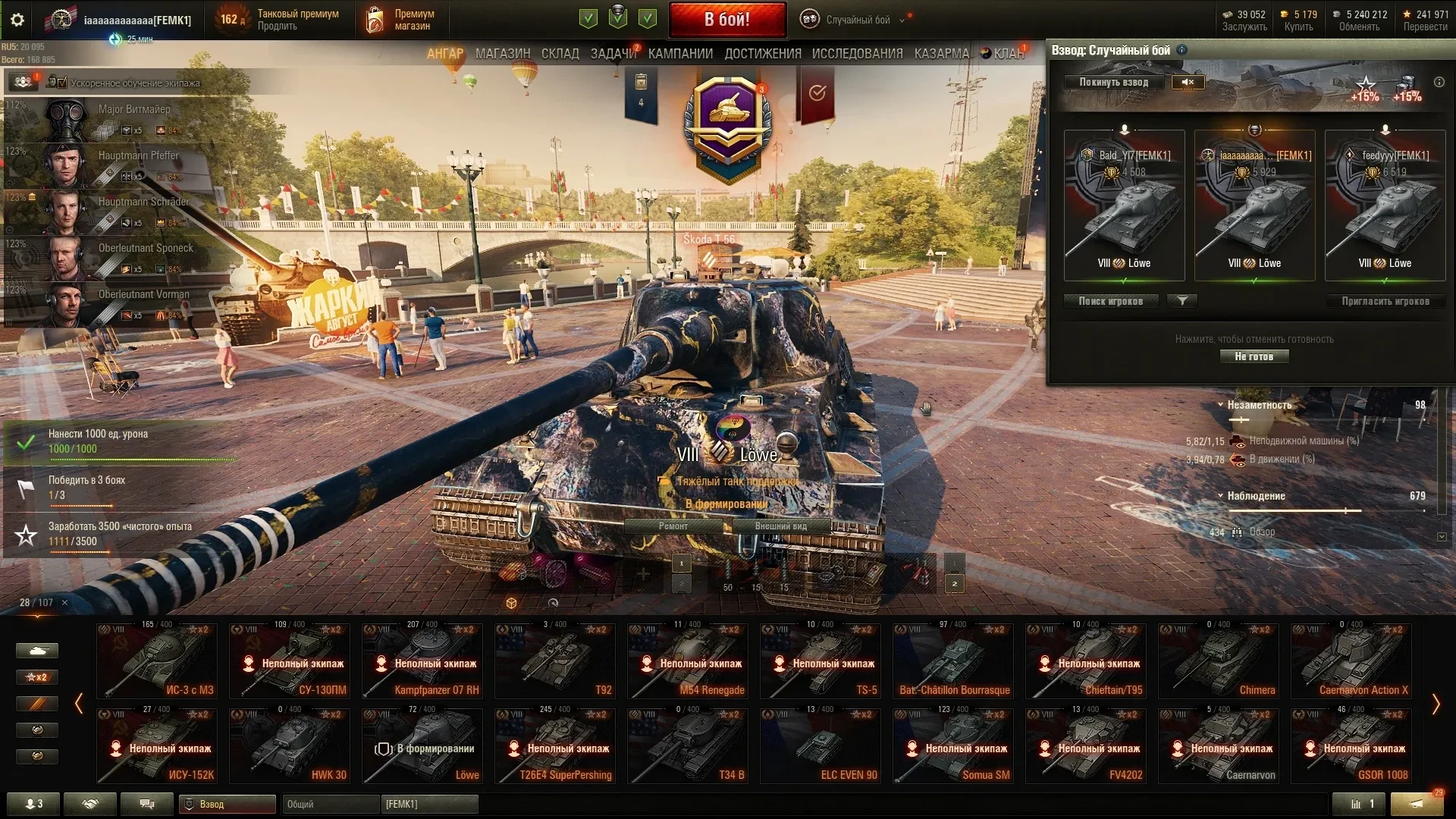Open Внешний вид exterior customization
This screenshot has height=819, width=1456.
pos(780,526)
